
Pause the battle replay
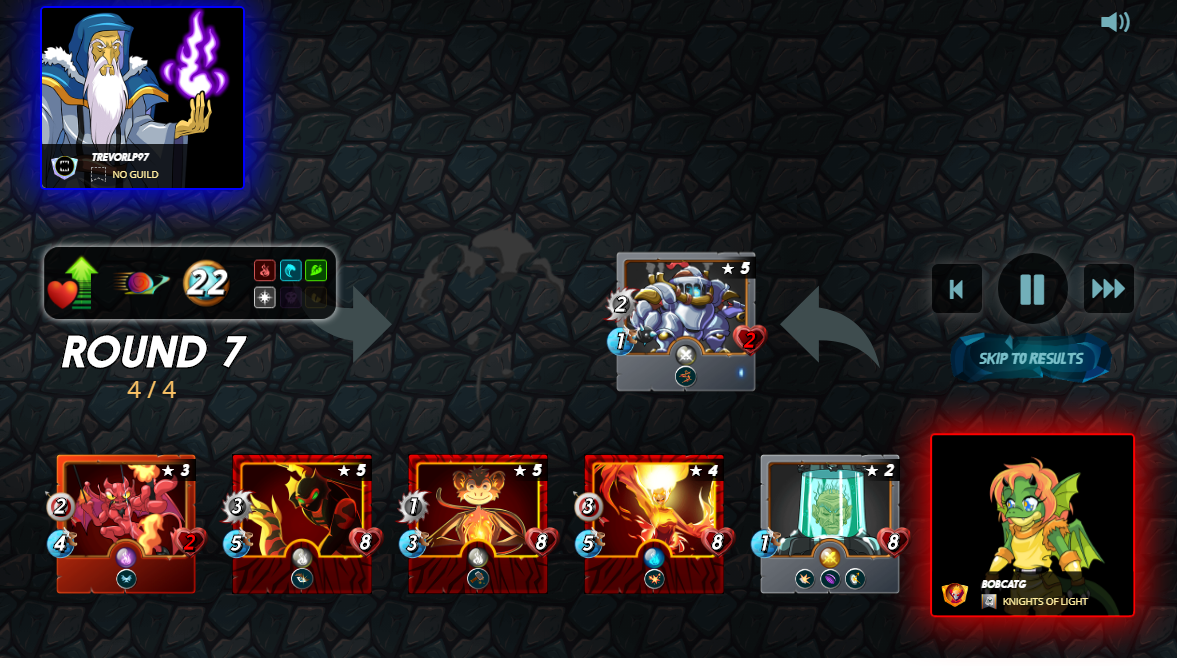pyautogui.click(x=1032, y=289)
